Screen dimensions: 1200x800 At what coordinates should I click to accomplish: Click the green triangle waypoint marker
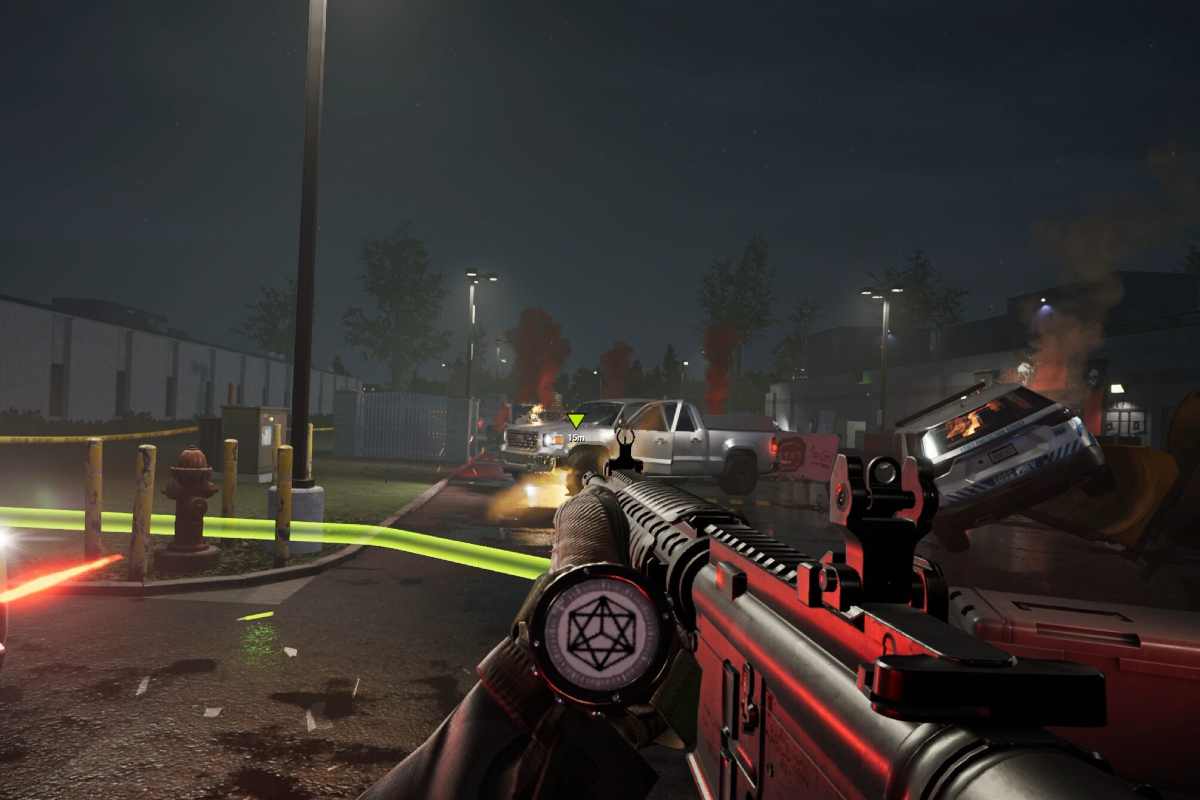point(575,420)
